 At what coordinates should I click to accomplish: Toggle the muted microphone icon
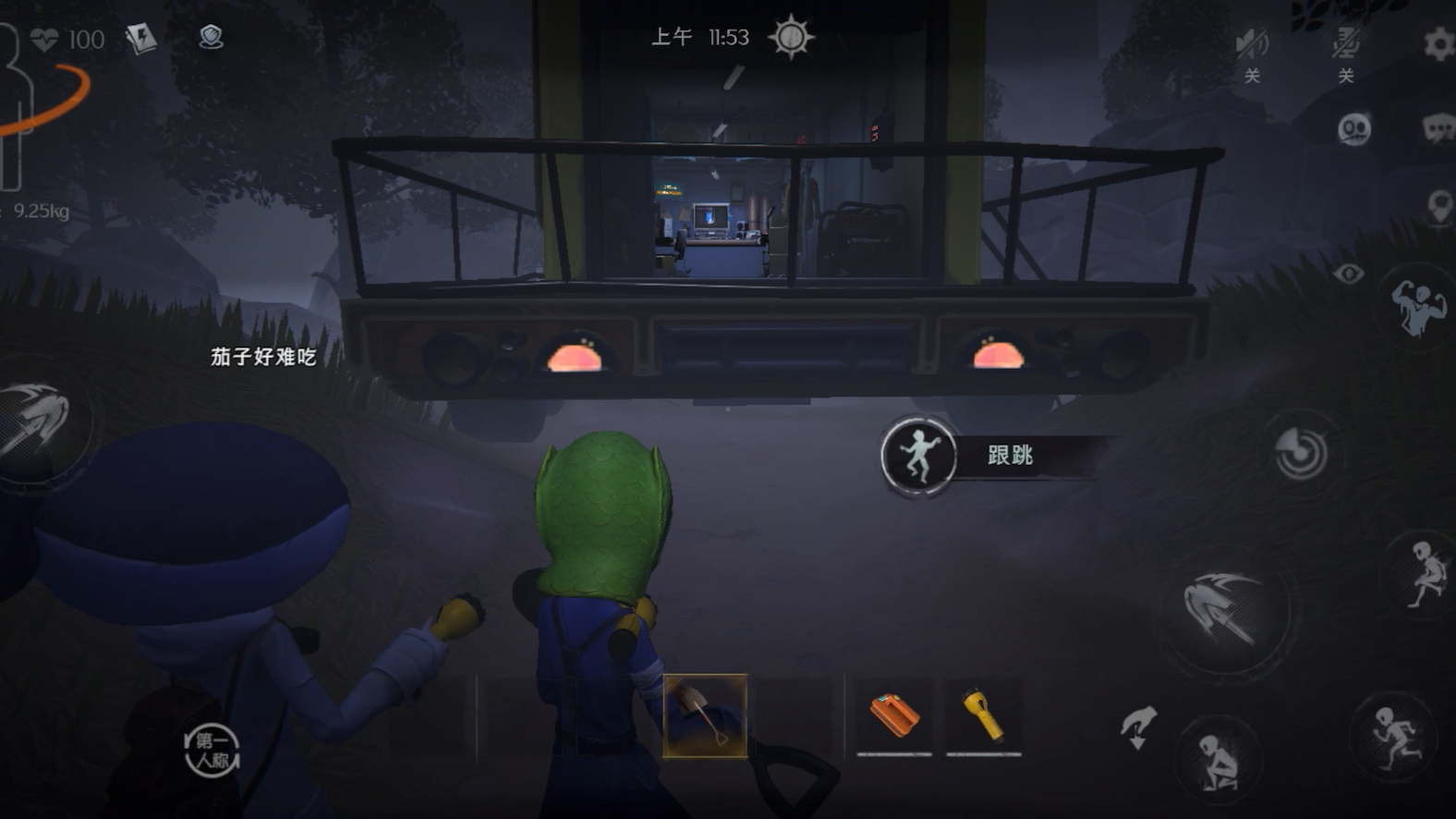[1345, 43]
